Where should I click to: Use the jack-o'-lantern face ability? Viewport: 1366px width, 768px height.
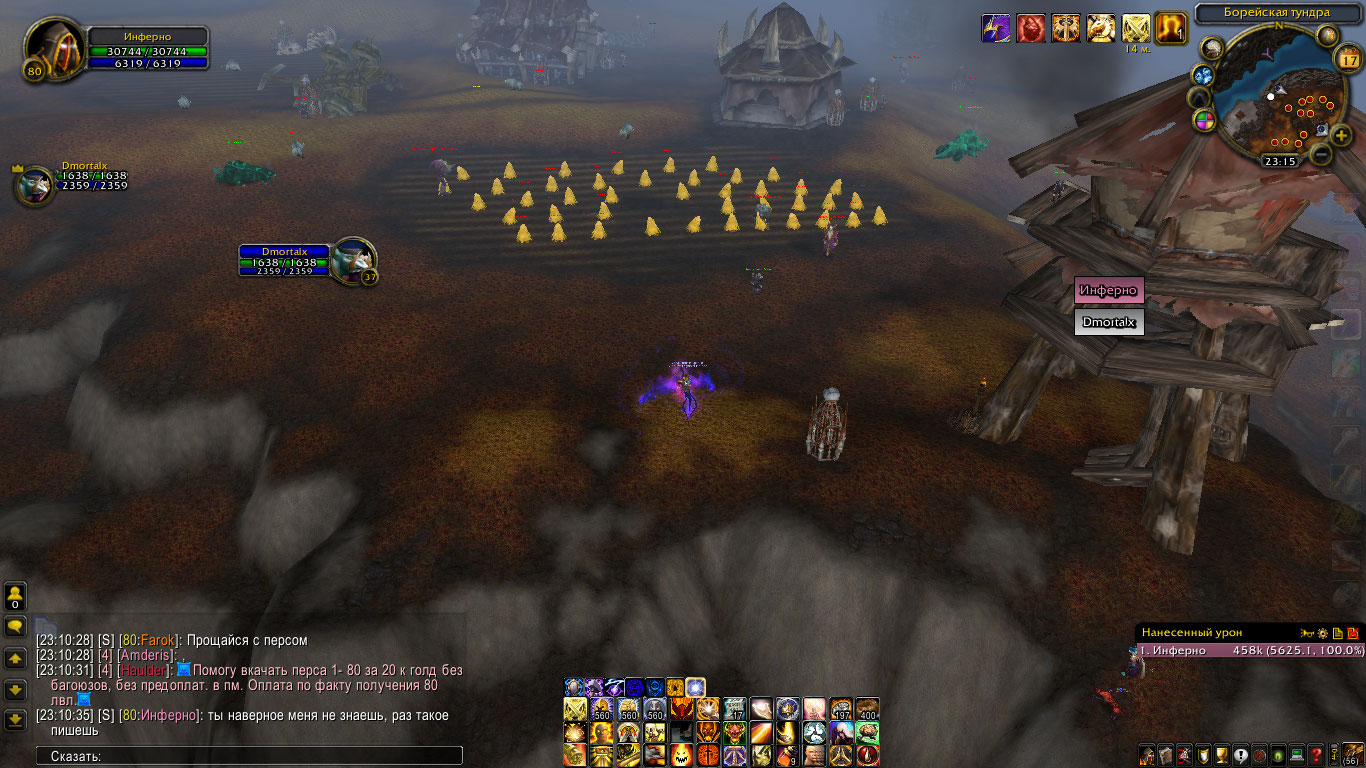679,754
